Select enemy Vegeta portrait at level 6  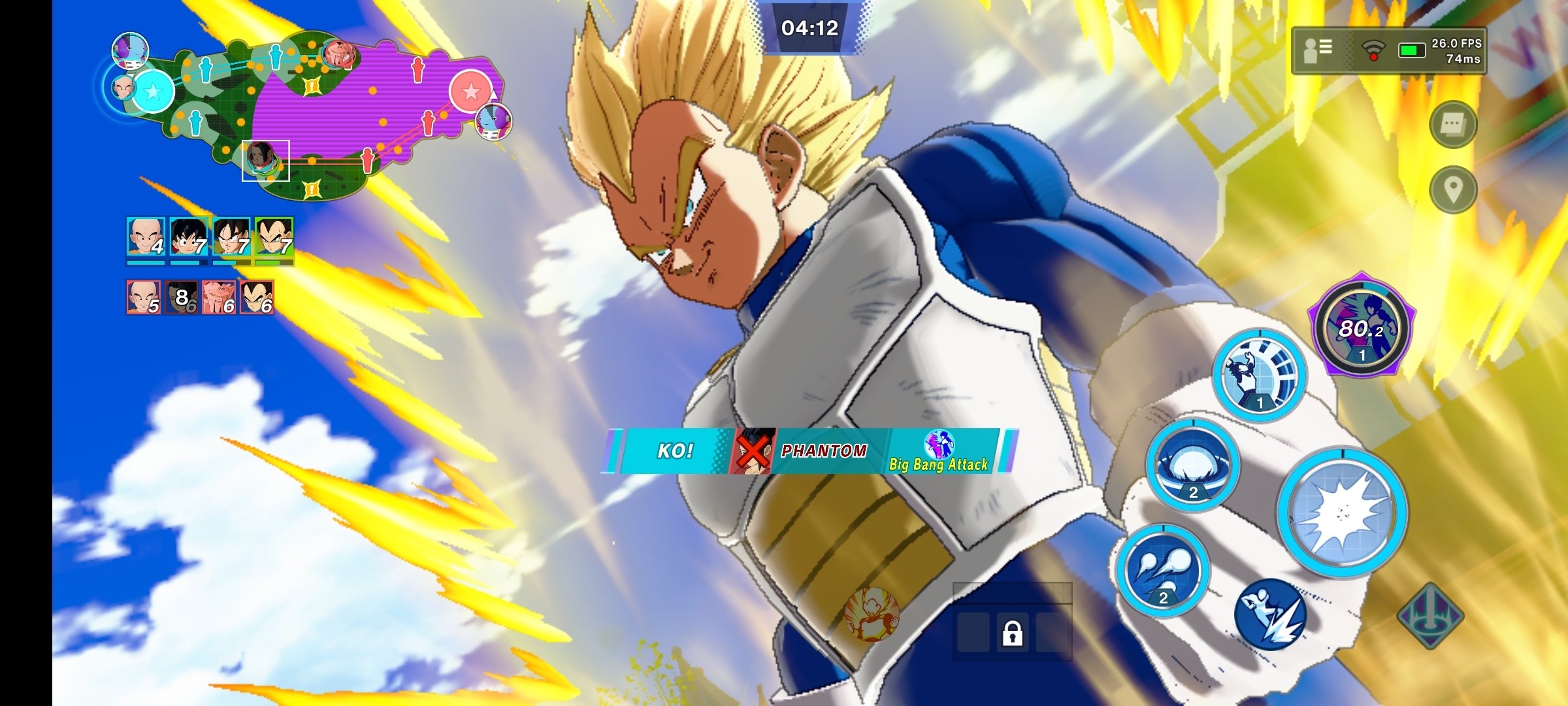pos(257,297)
